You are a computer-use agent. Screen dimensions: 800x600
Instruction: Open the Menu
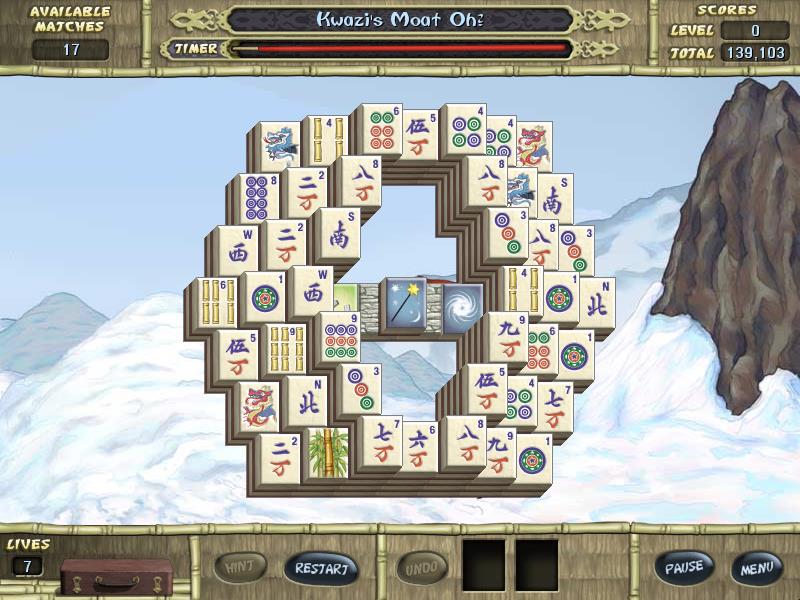[756, 568]
